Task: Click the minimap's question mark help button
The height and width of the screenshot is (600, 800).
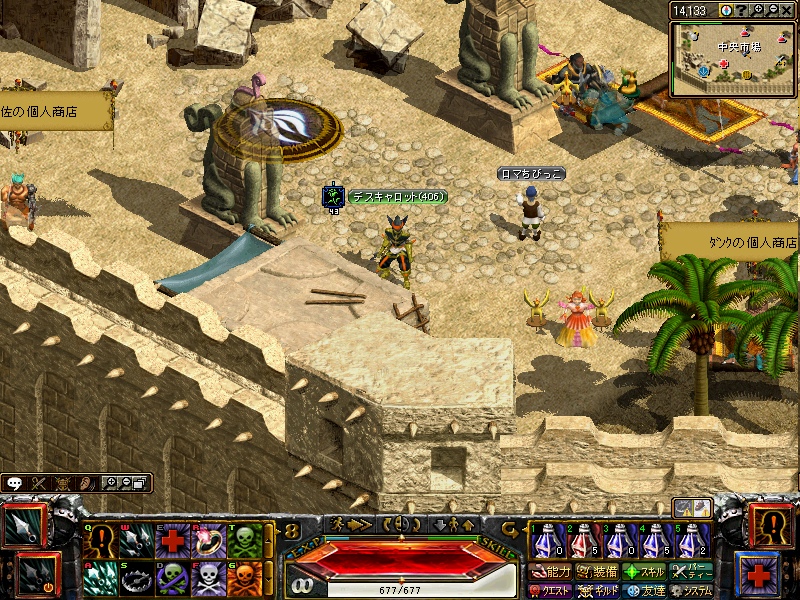Action: 743,10
